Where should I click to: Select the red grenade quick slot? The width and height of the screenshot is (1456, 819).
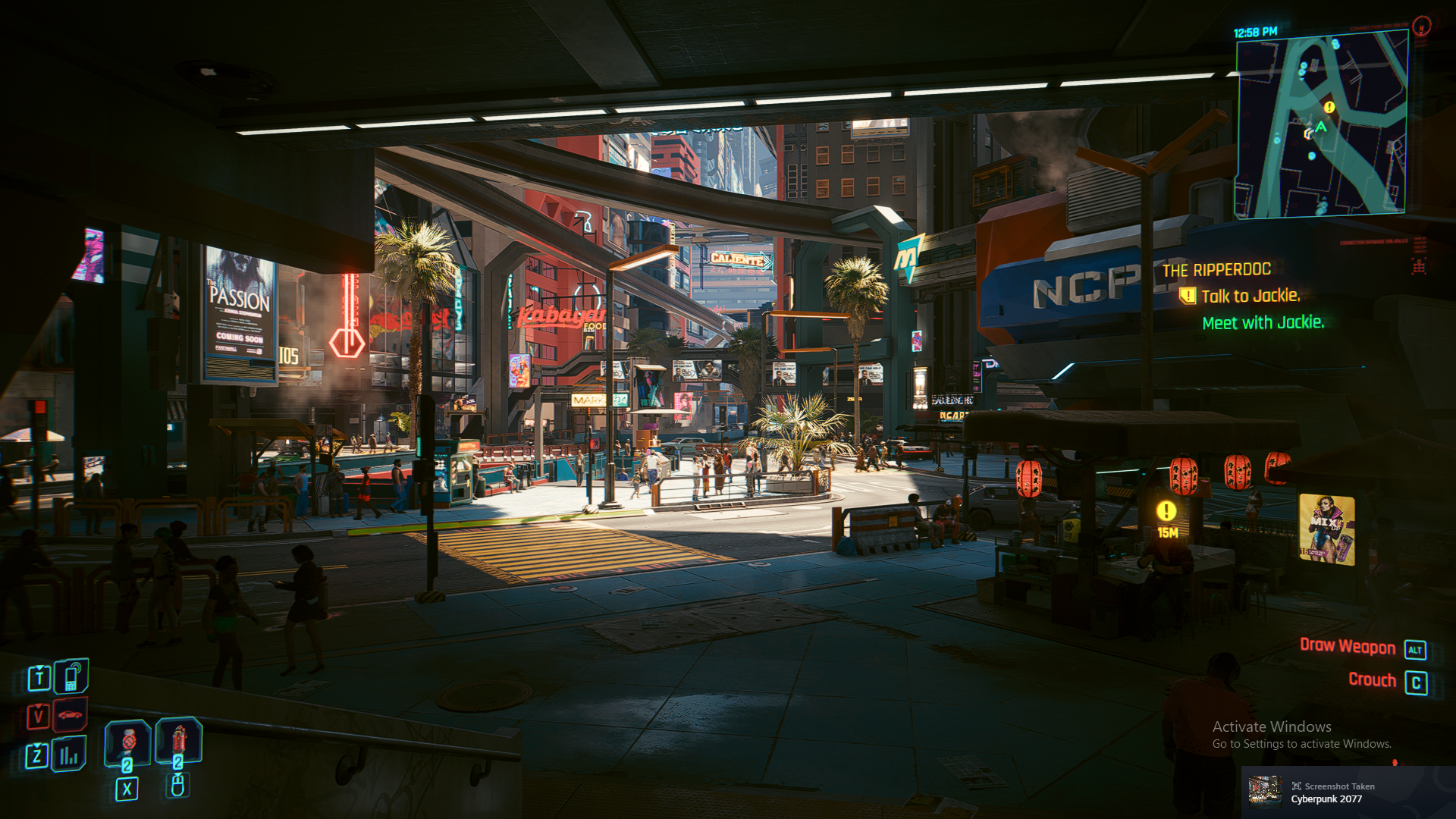coord(178,739)
